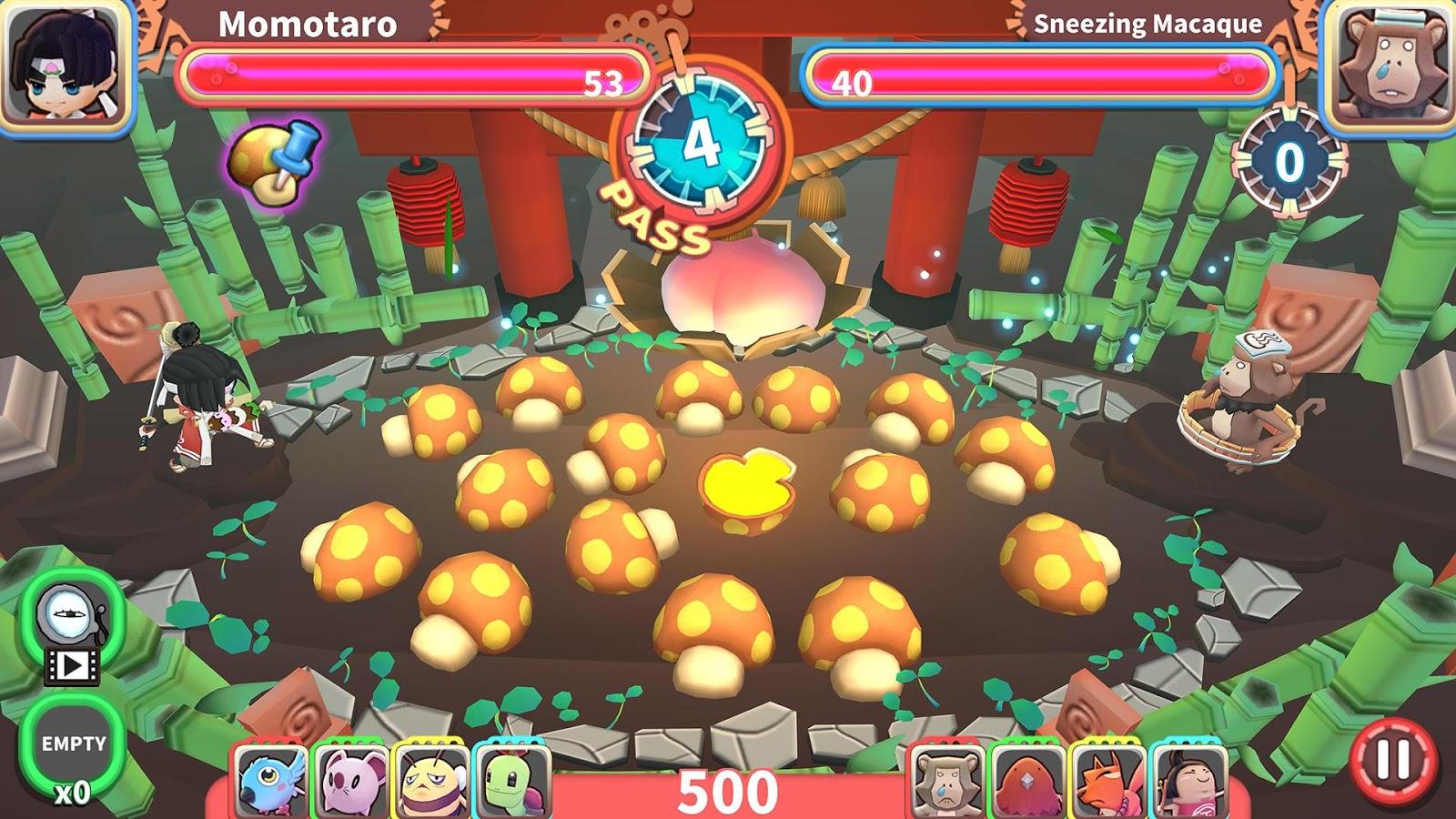
Task: Select the pink mouse companion portrait
Action: [x=350, y=781]
